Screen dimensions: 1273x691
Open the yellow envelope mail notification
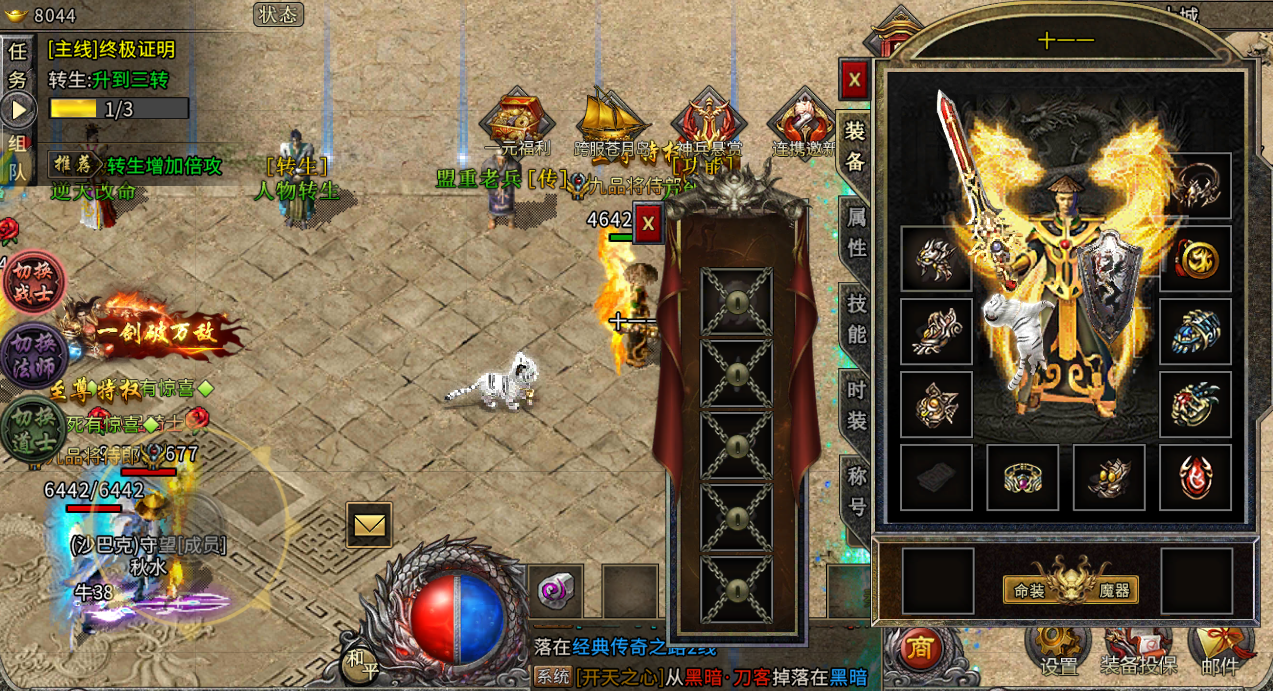click(x=369, y=524)
